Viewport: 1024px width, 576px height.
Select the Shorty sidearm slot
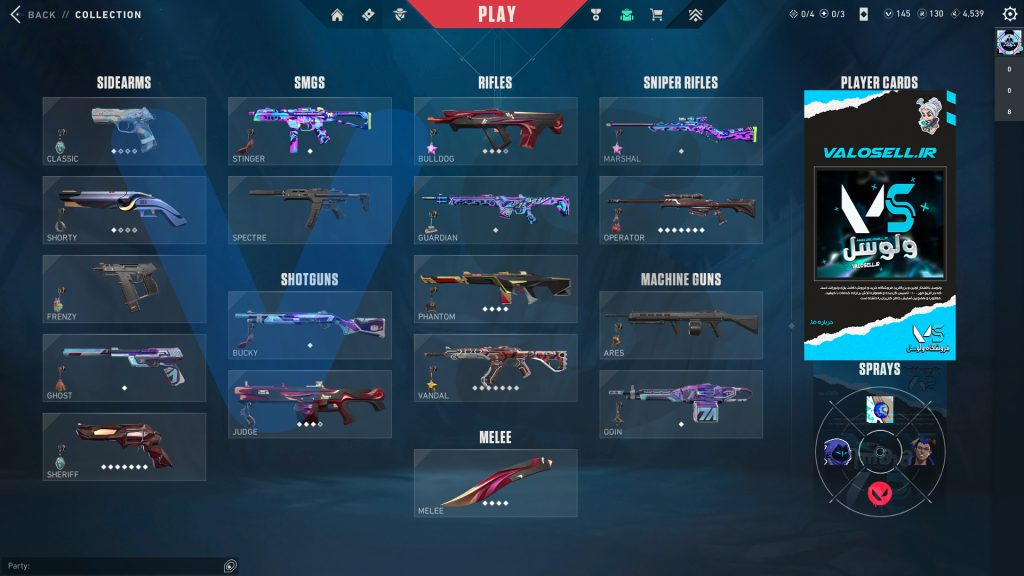[124, 210]
